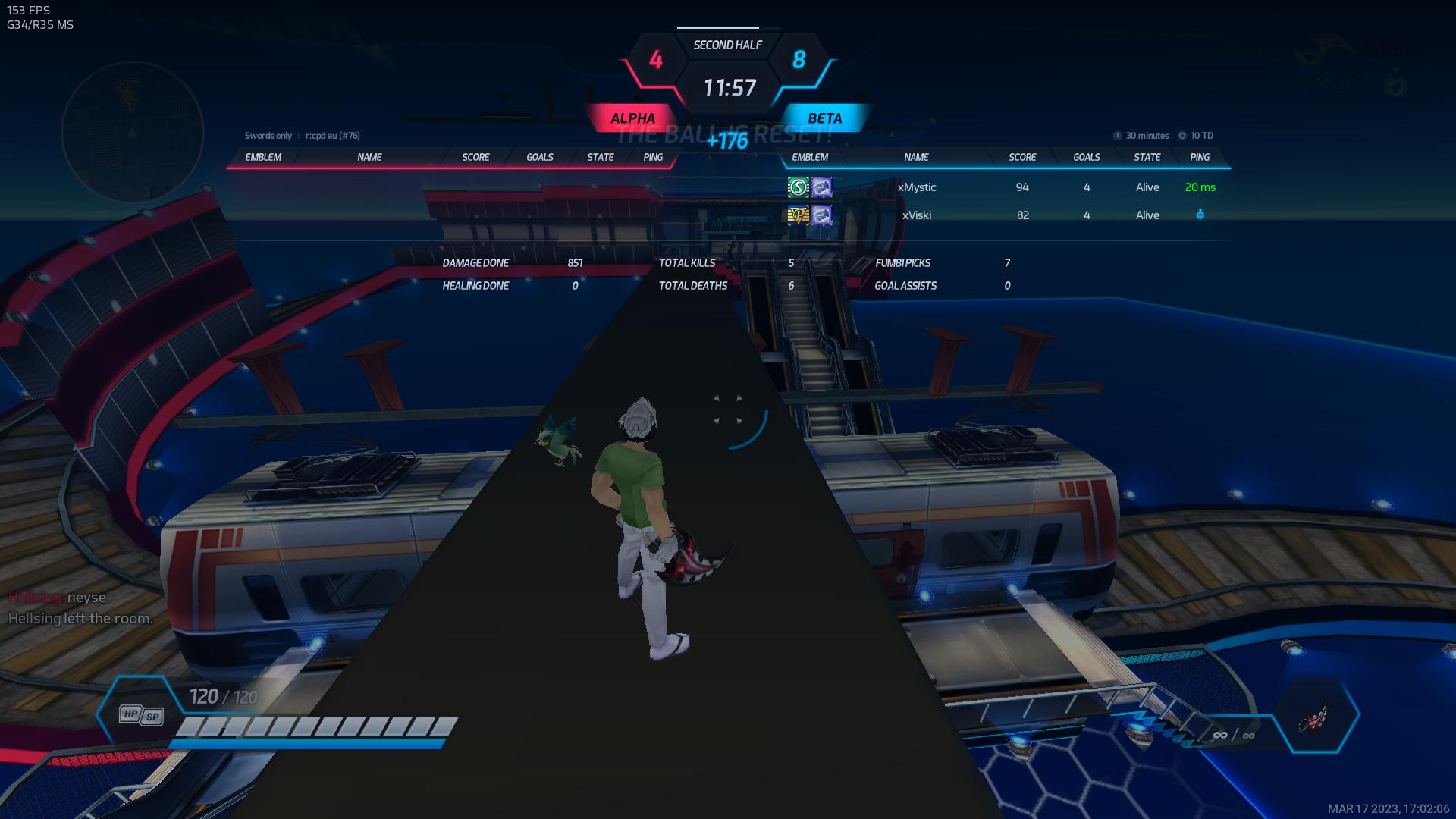This screenshot has height=819, width=1456.
Task: Click the Beta team's PING column header
Action: click(x=1200, y=157)
